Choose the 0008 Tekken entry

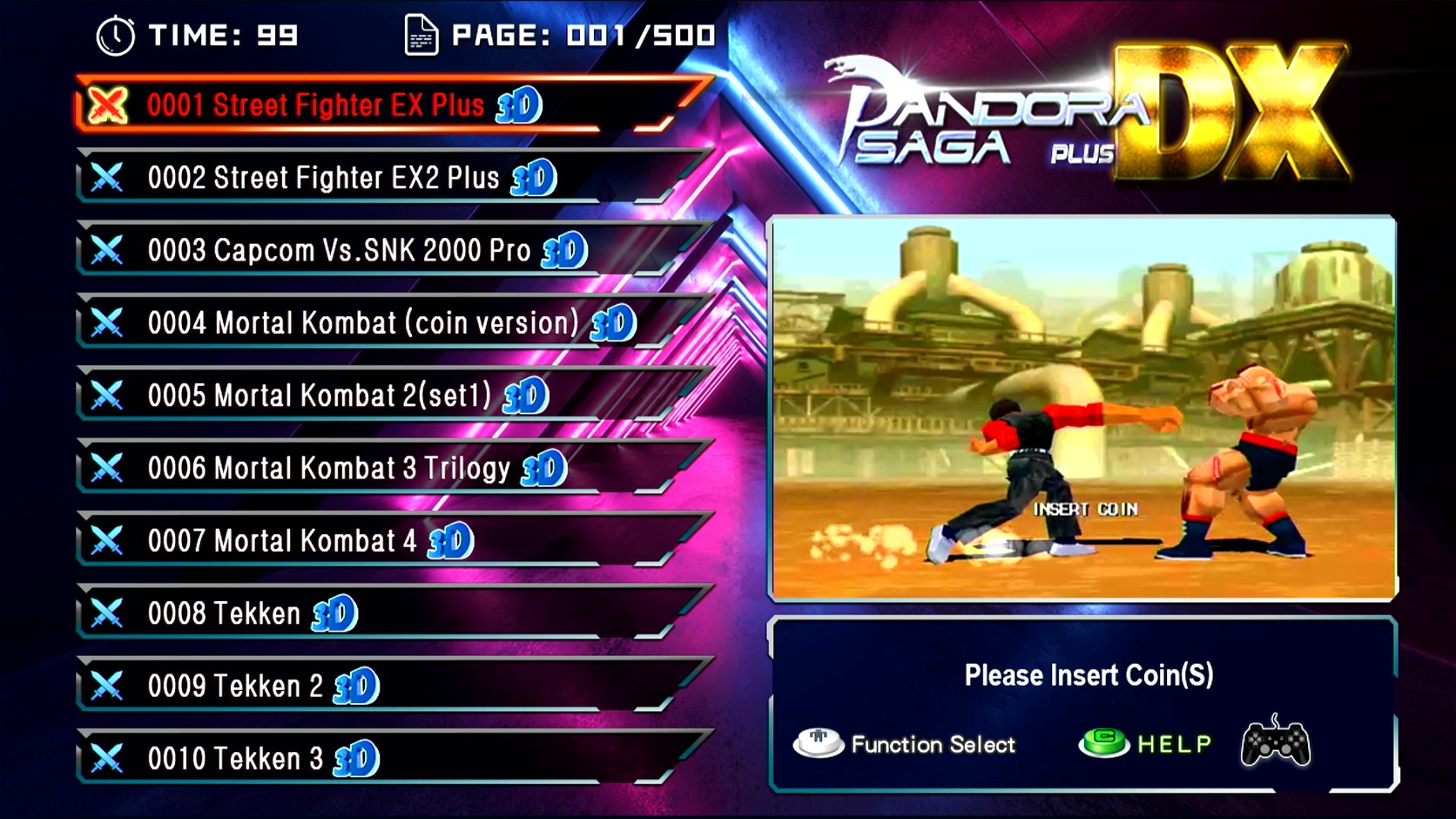click(x=225, y=613)
